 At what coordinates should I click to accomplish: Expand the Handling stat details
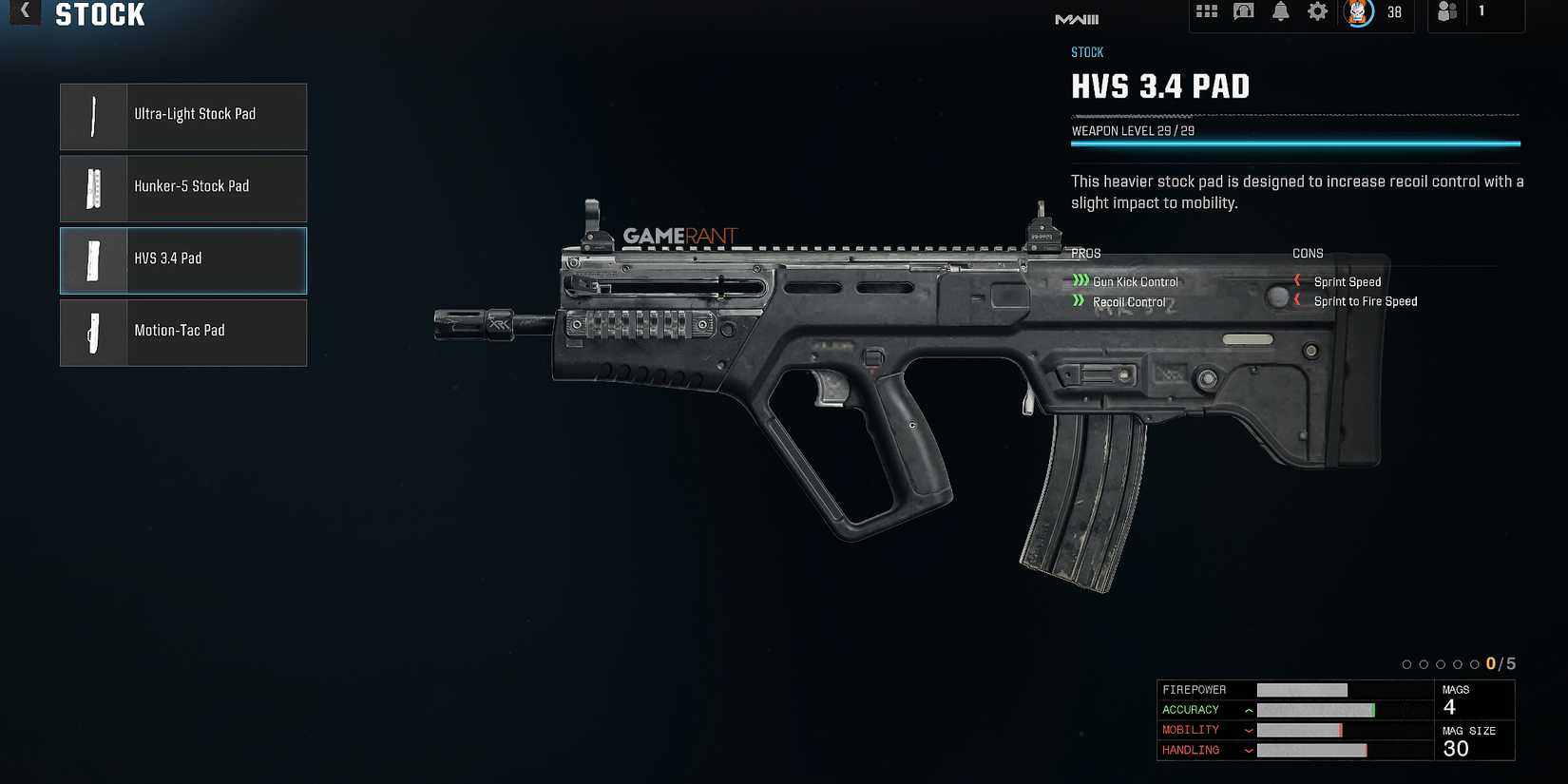coord(1248,750)
